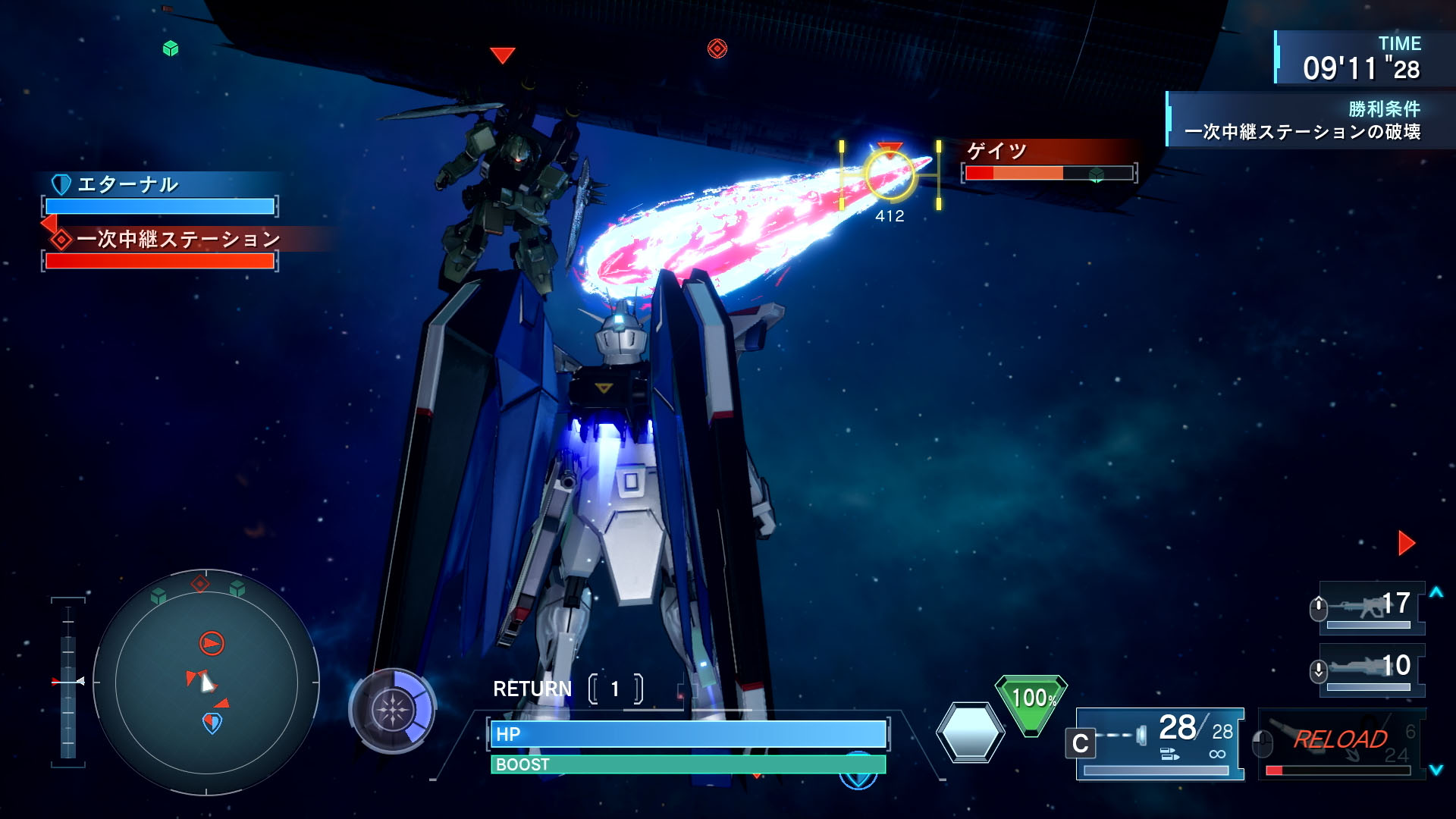
Task: Open the 勝利条件 victory condition panel
Action: [x=1304, y=120]
